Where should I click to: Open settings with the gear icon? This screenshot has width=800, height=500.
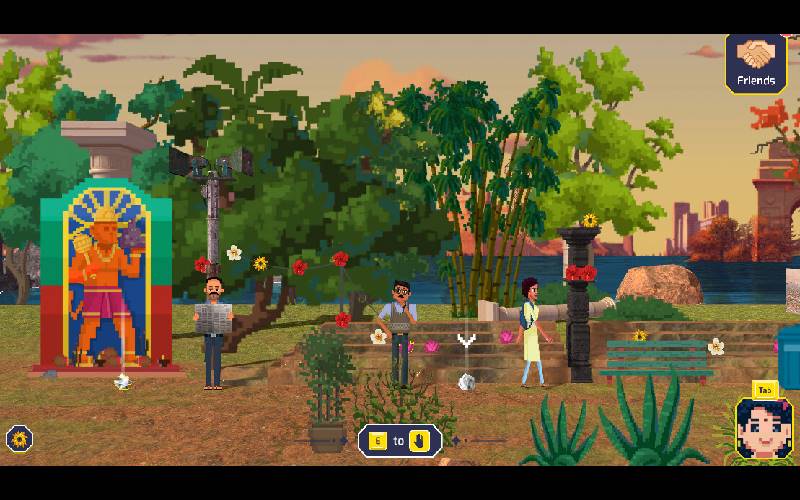19,438
